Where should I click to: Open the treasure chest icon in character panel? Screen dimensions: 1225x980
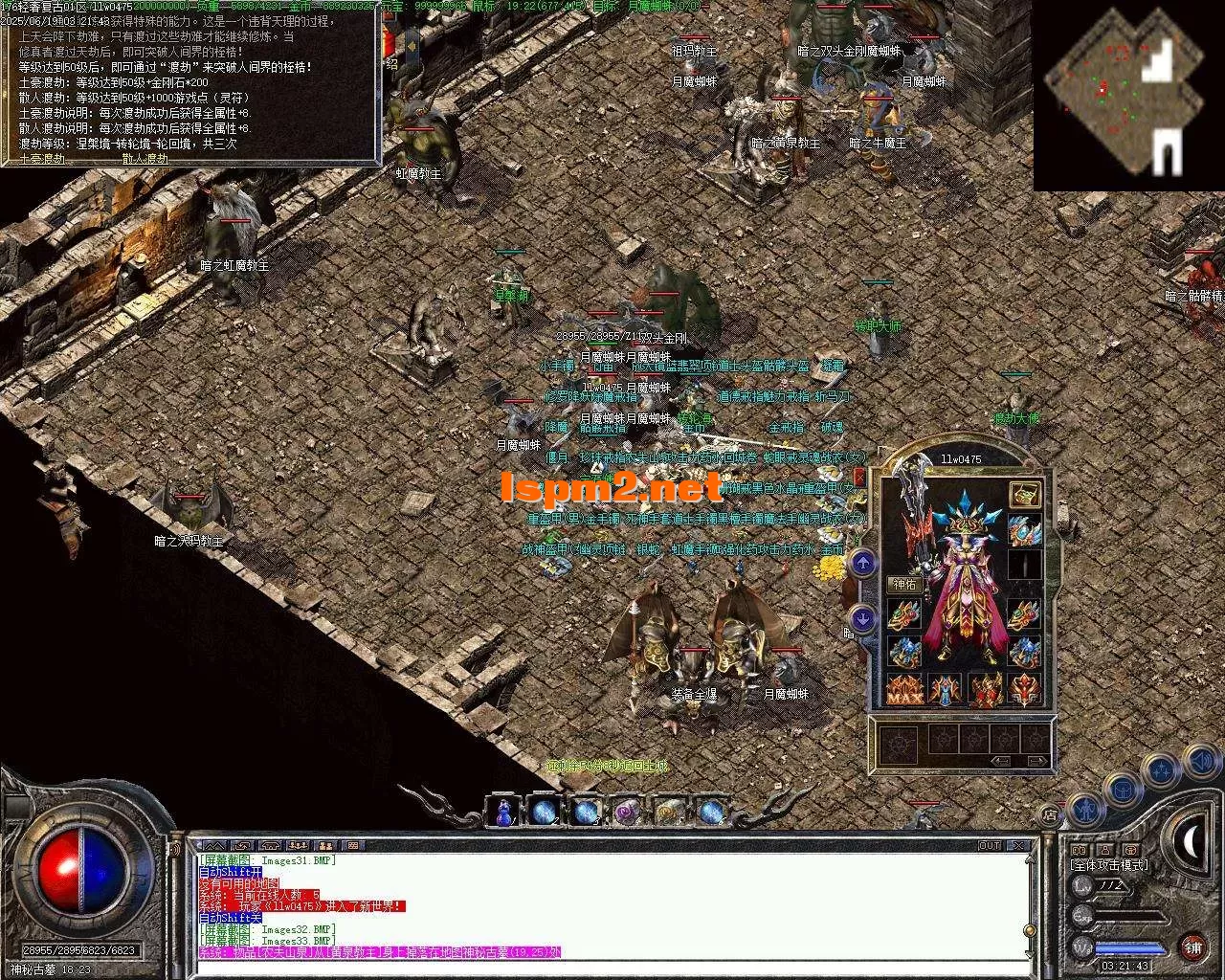coord(1025,495)
